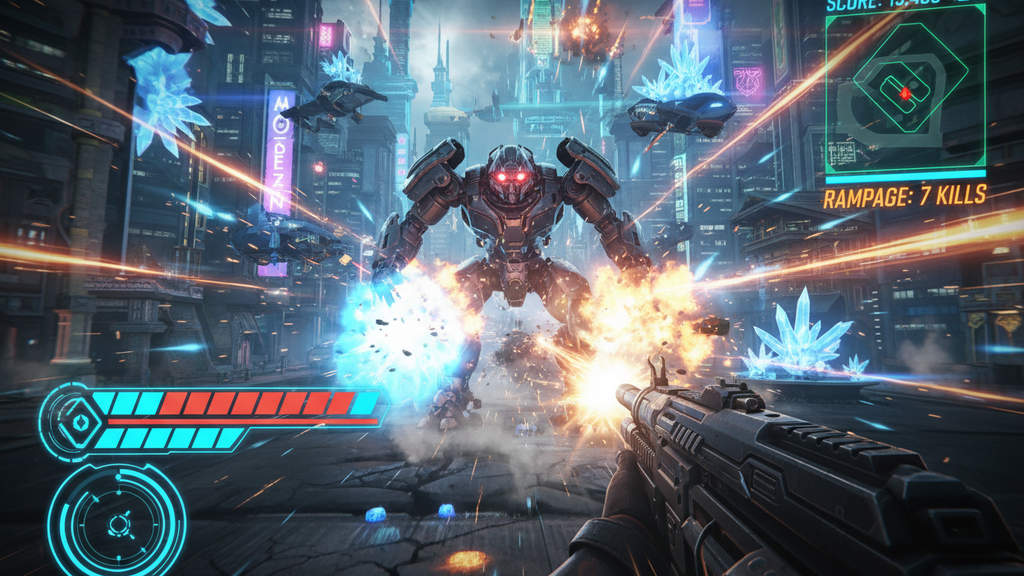This screenshot has height=576, width=1024.
Task: Click the red marker on the minimap
Action: [905, 94]
